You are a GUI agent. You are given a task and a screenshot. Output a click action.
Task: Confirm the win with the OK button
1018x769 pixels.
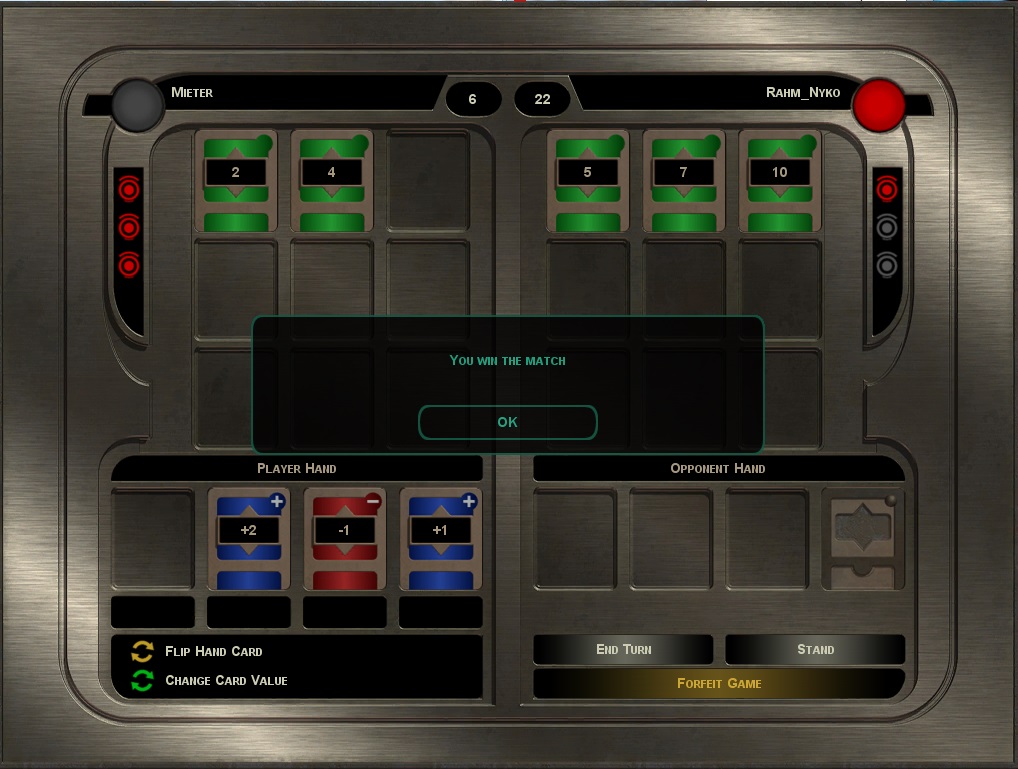[507, 422]
